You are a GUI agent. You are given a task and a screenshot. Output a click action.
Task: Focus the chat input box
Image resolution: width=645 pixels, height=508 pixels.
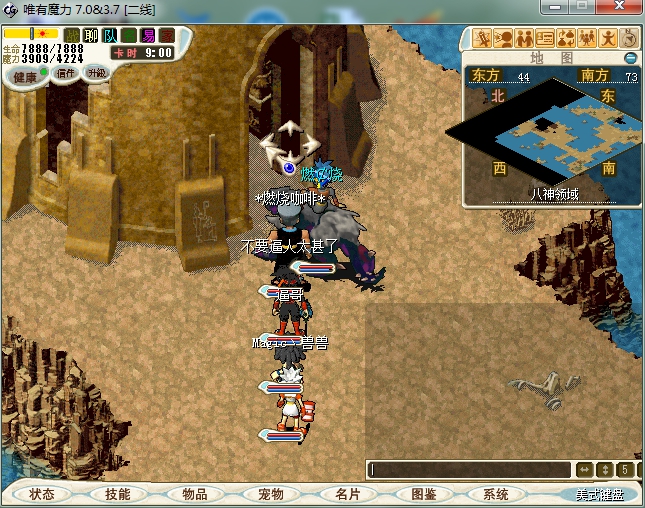pos(468,469)
